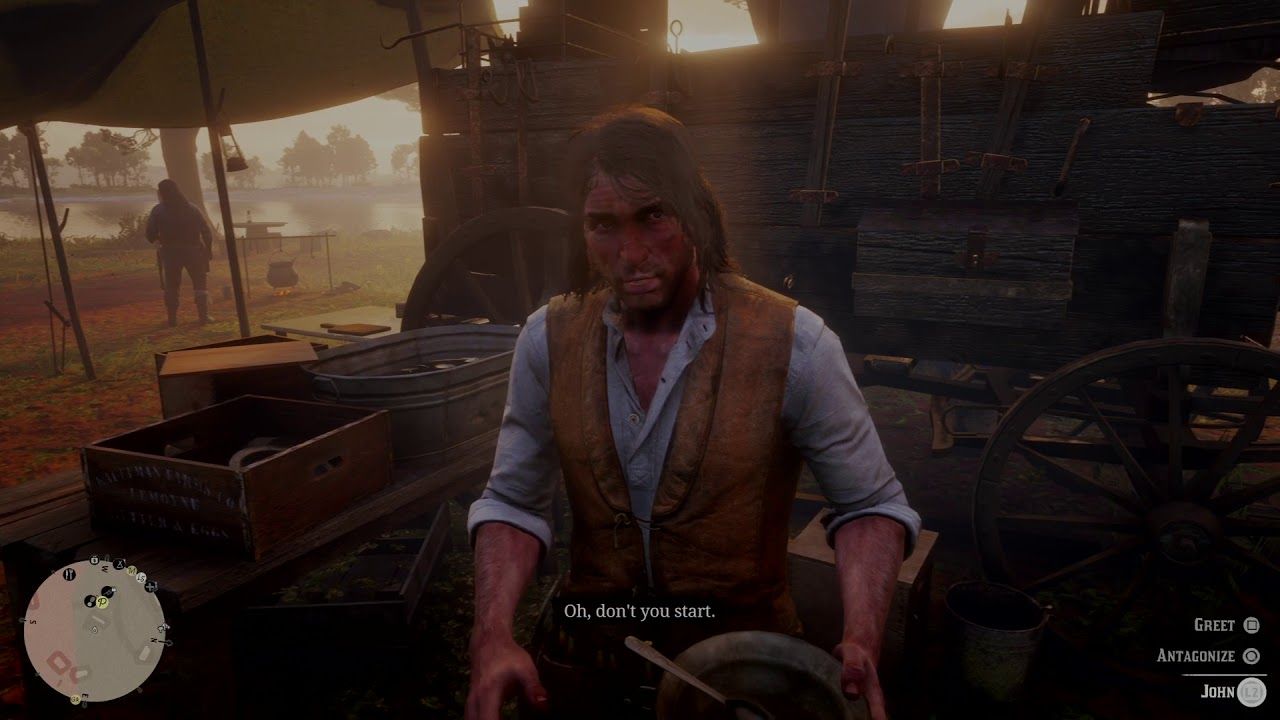Select the scissors marker on the minimap

click(120, 563)
